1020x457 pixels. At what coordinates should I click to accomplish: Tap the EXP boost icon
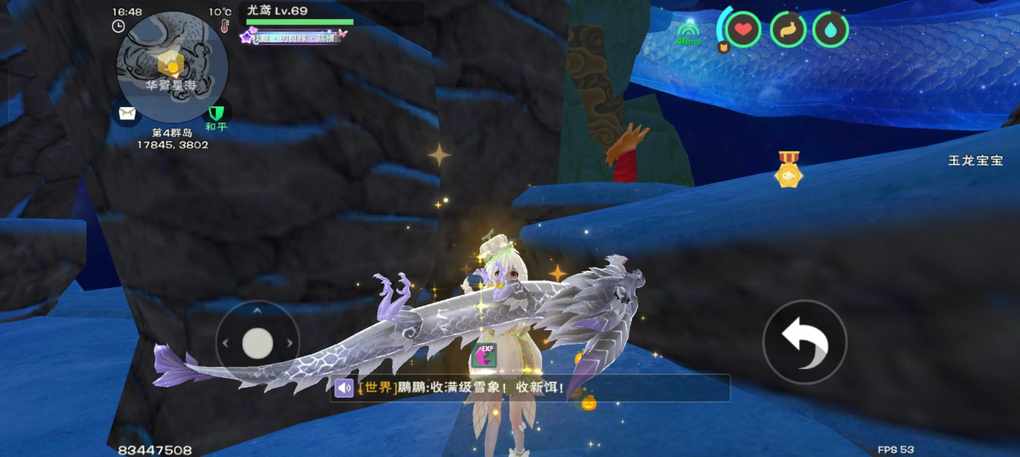point(484,355)
